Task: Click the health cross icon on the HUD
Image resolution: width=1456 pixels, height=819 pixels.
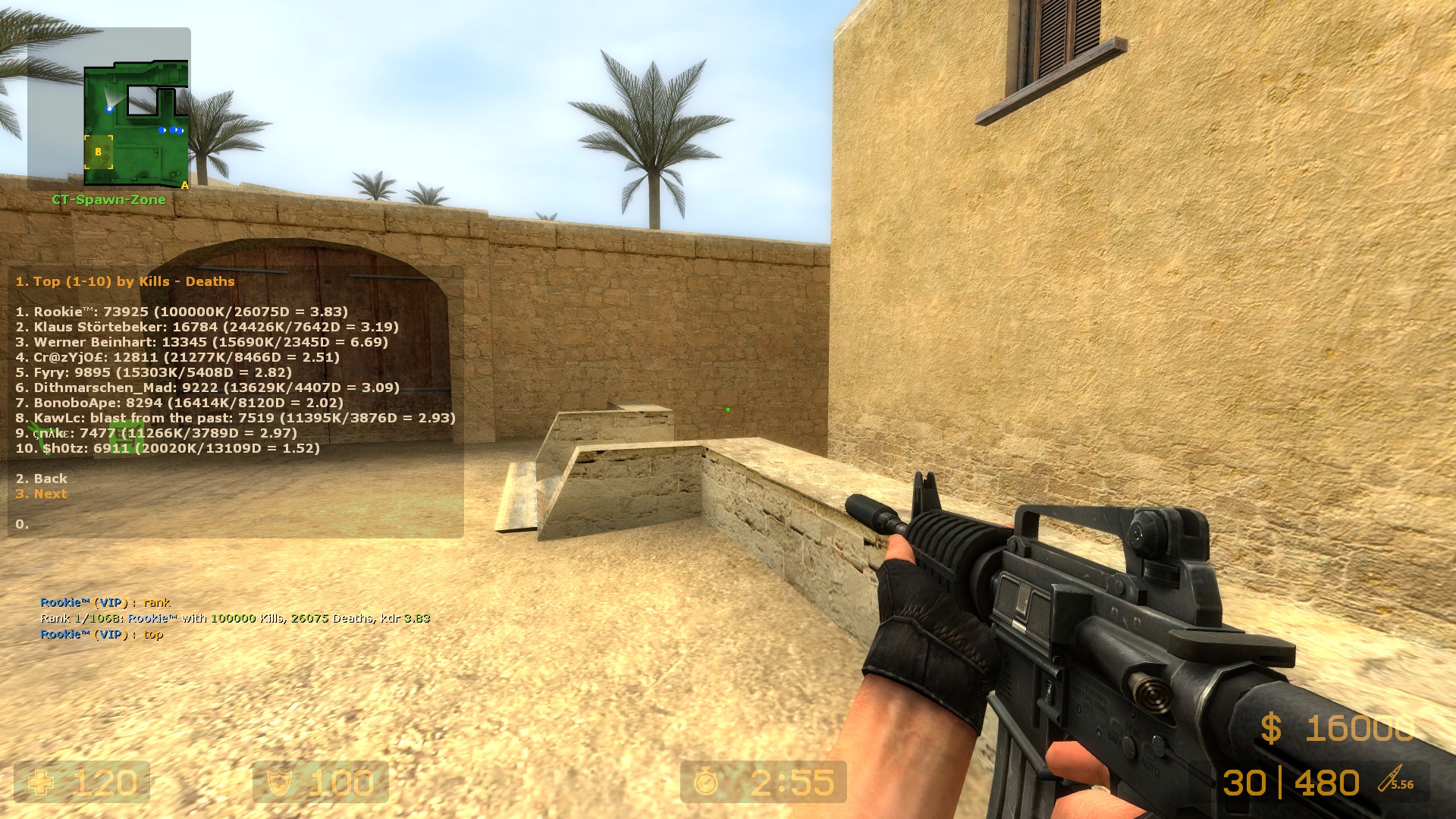Action: click(39, 783)
